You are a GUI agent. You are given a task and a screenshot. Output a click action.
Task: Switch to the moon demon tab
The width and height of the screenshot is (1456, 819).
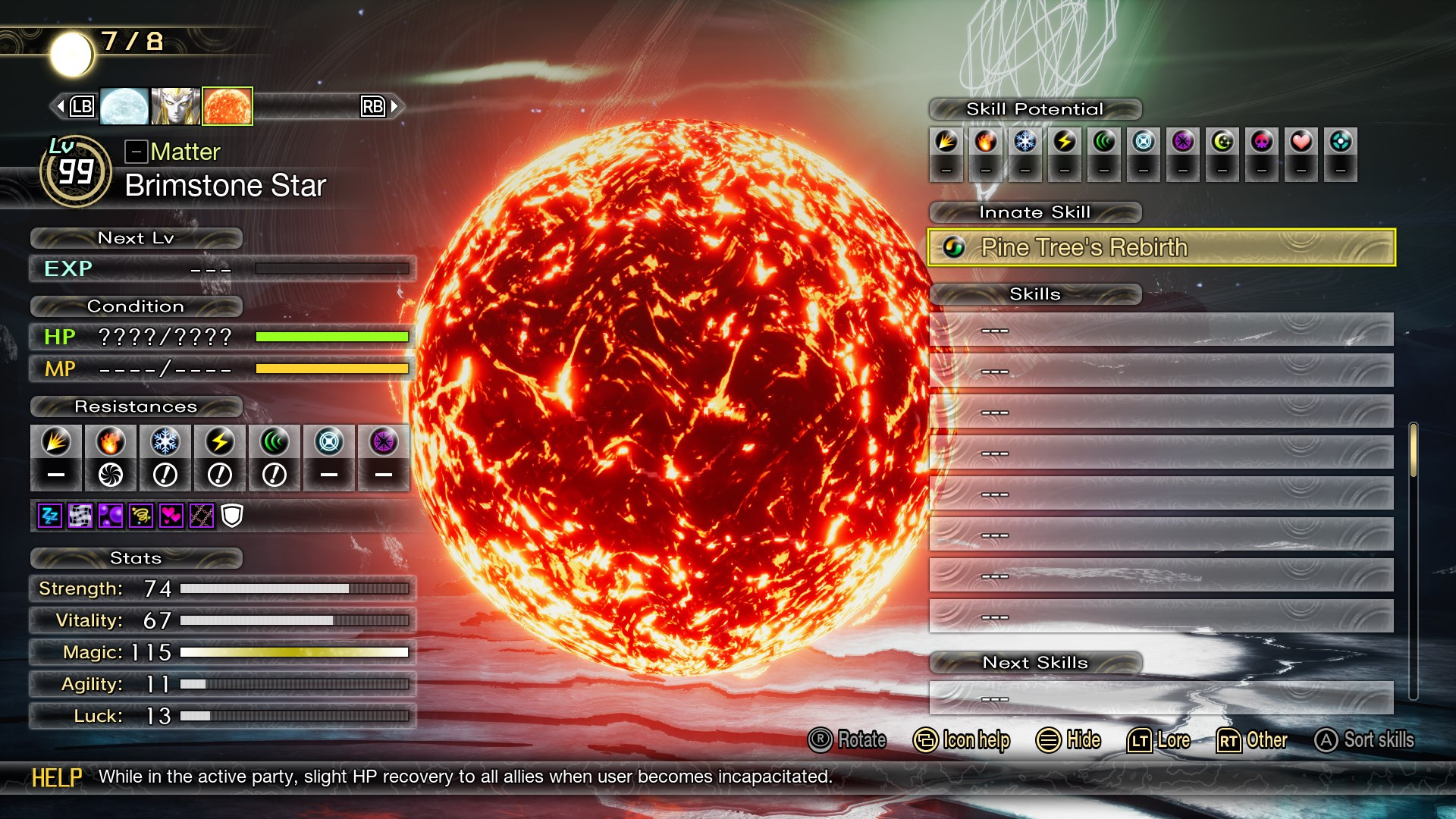point(122,105)
